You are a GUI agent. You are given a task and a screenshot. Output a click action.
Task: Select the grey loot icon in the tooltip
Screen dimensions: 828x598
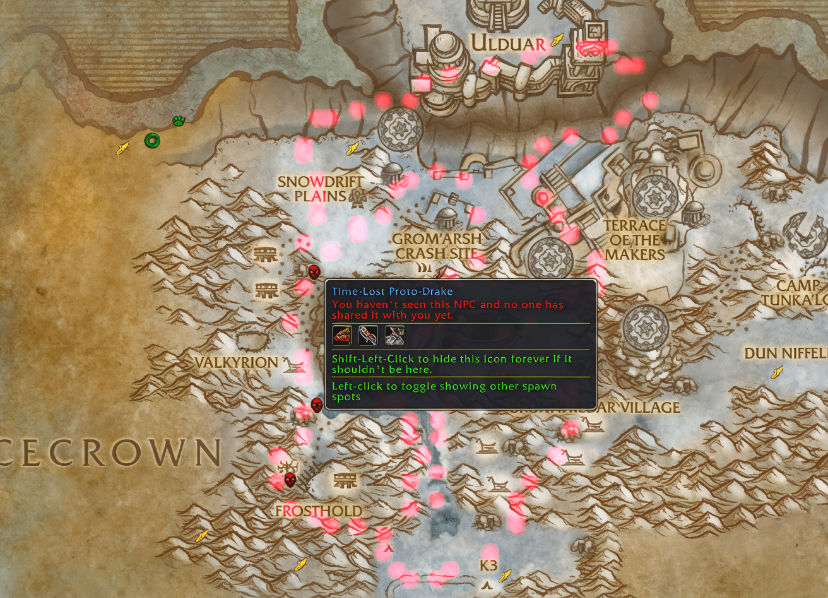(x=394, y=334)
